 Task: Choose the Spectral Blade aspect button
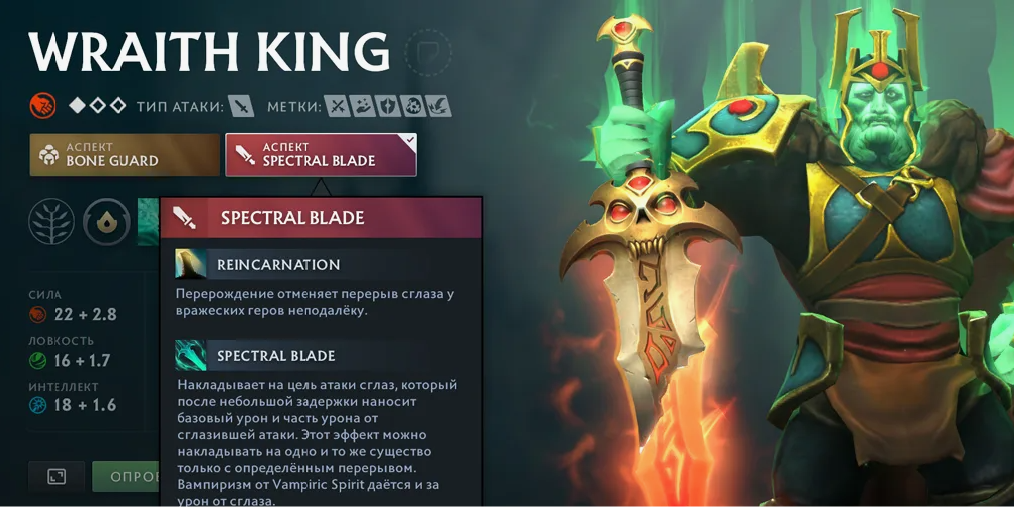(320, 155)
